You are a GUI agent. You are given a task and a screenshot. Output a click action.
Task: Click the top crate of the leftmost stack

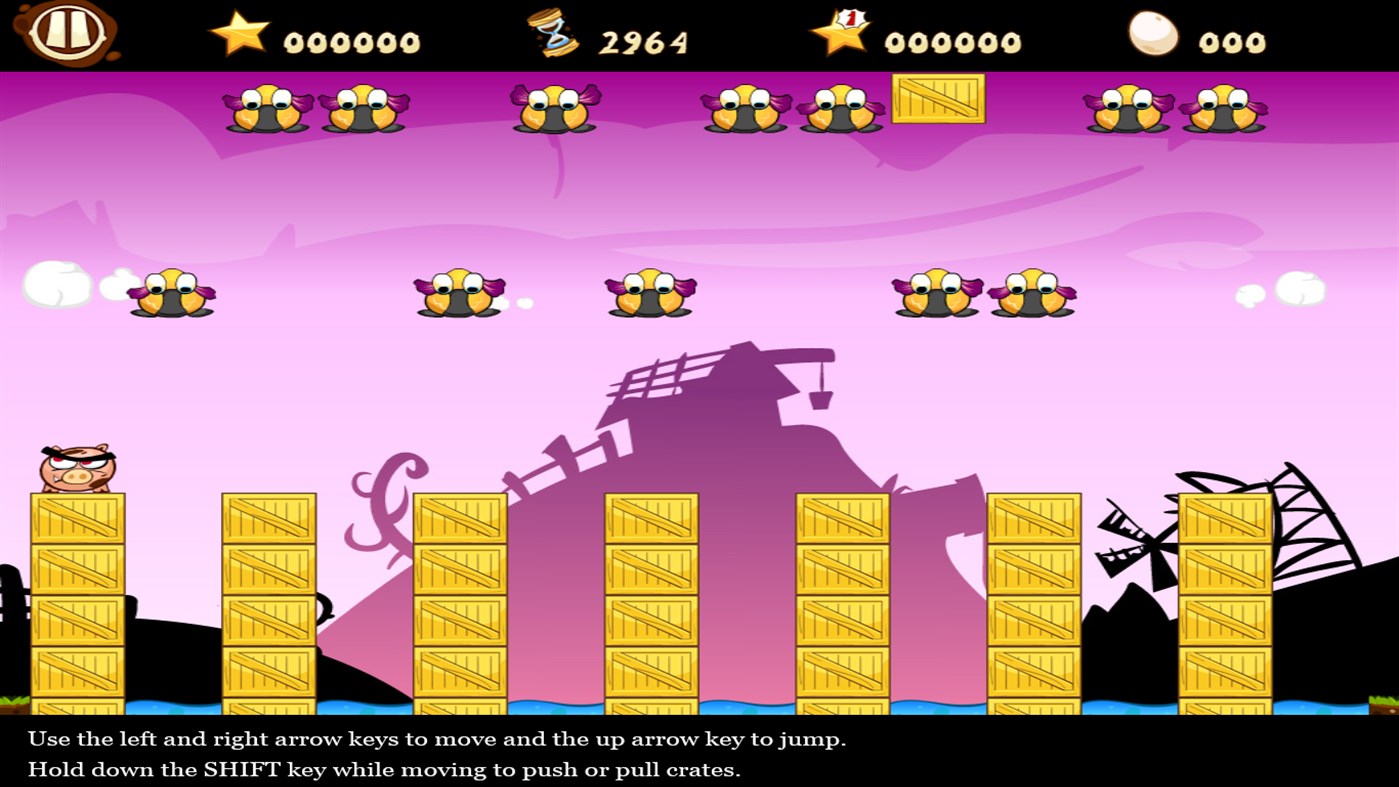75,517
